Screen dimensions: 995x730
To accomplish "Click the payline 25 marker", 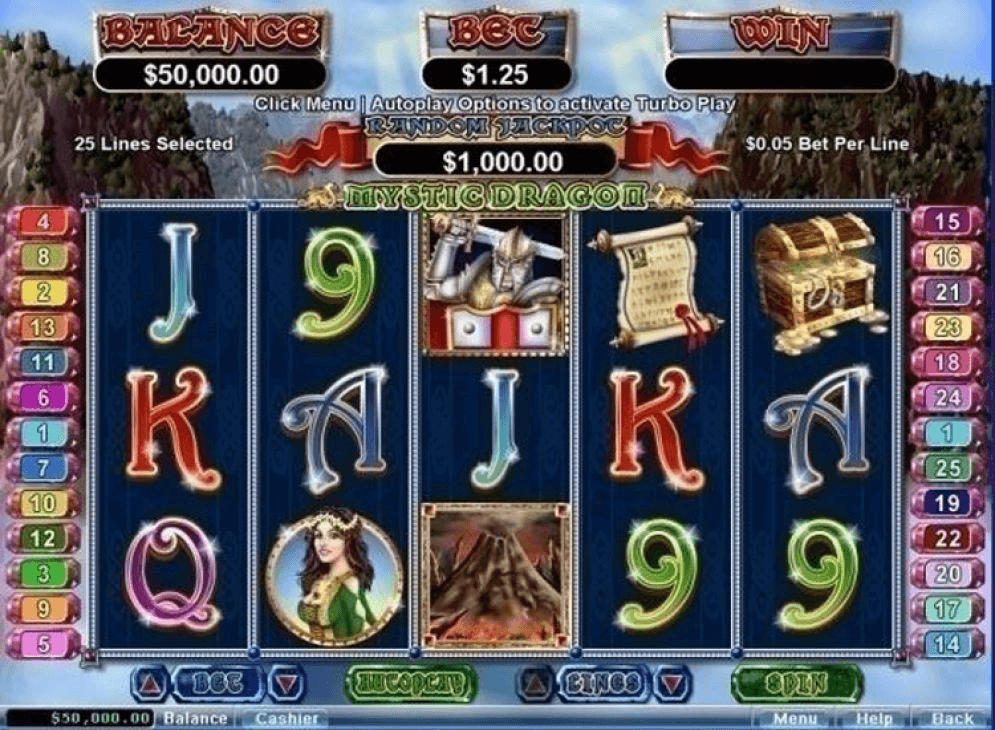I will [947, 467].
